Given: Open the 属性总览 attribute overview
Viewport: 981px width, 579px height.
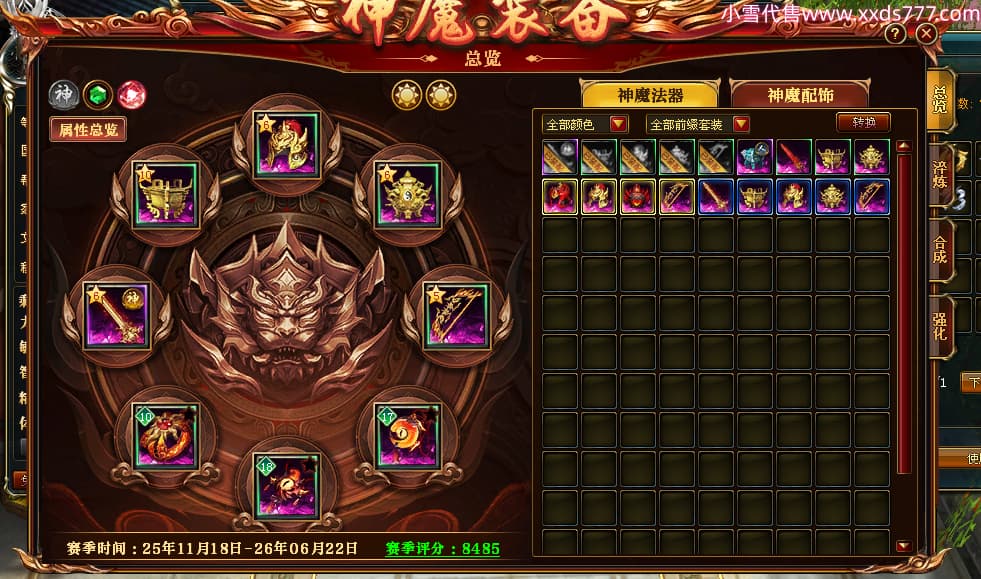Looking at the screenshot, I should [x=88, y=129].
